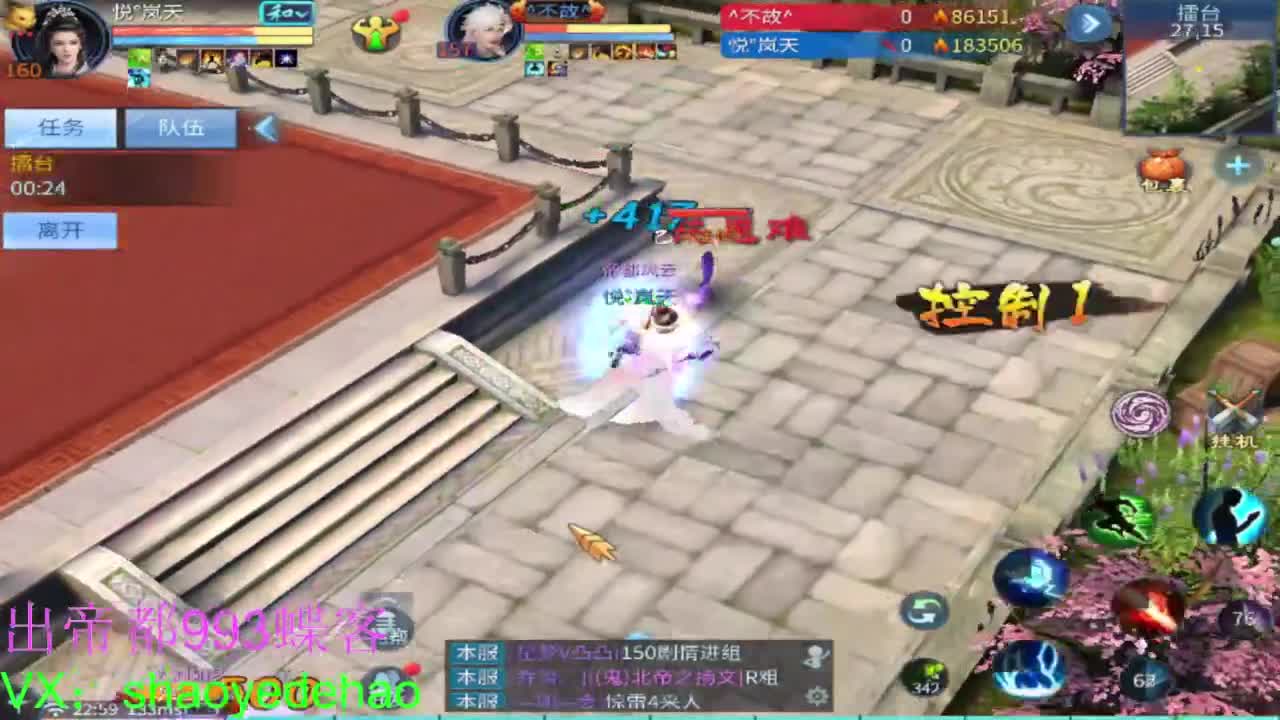Collapse the side panel with blue left chevron
This screenshot has width=1280, height=720.
(x=266, y=128)
